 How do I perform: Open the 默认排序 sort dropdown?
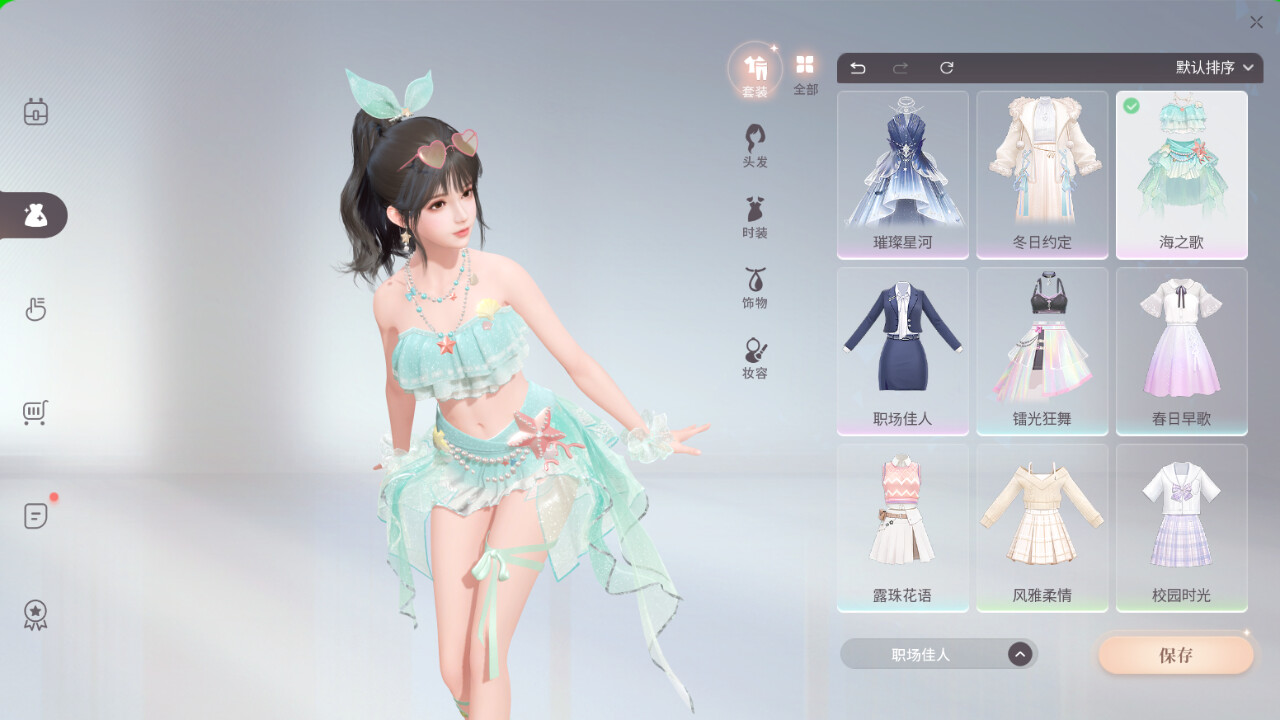1211,67
